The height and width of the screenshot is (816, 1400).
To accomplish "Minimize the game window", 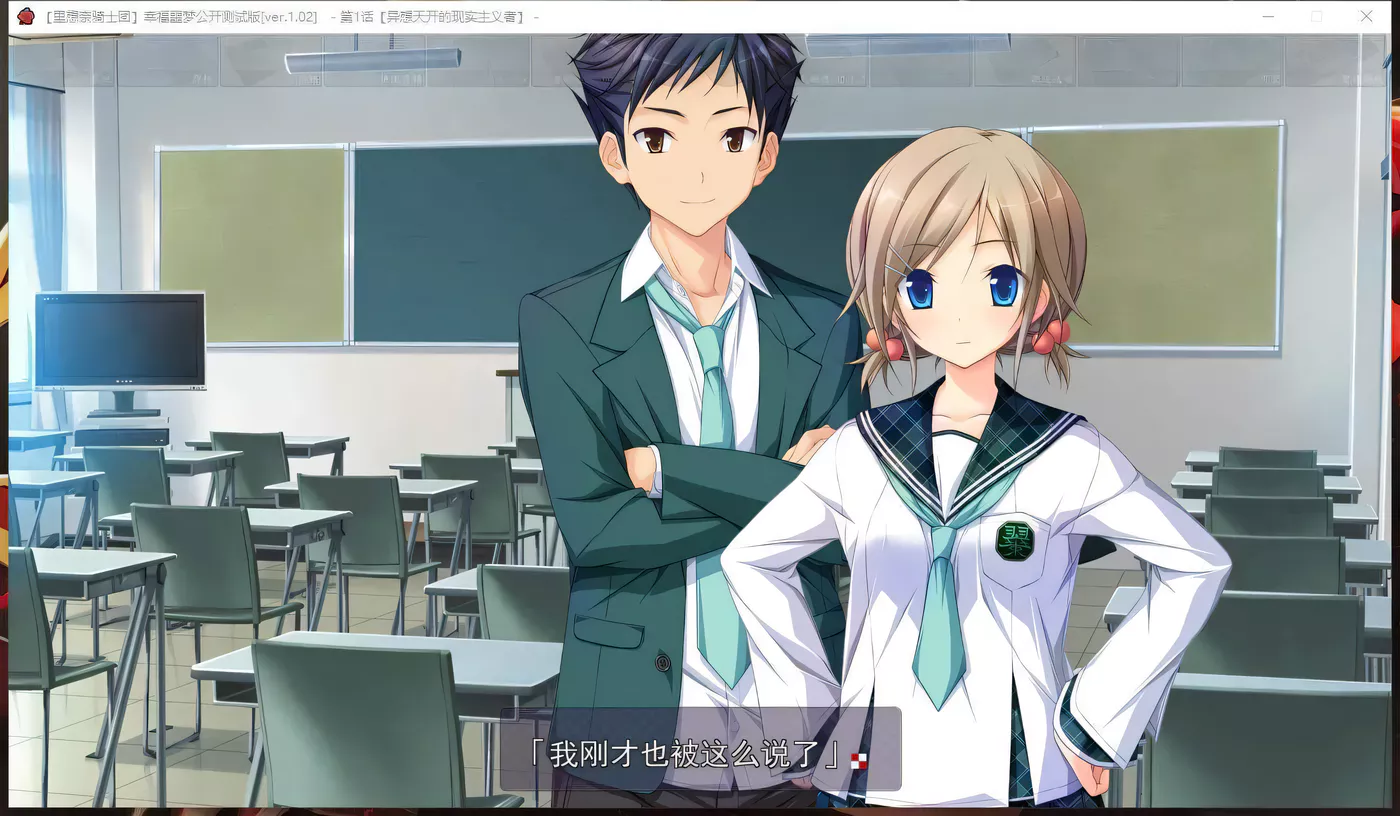I will pos(1268,17).
